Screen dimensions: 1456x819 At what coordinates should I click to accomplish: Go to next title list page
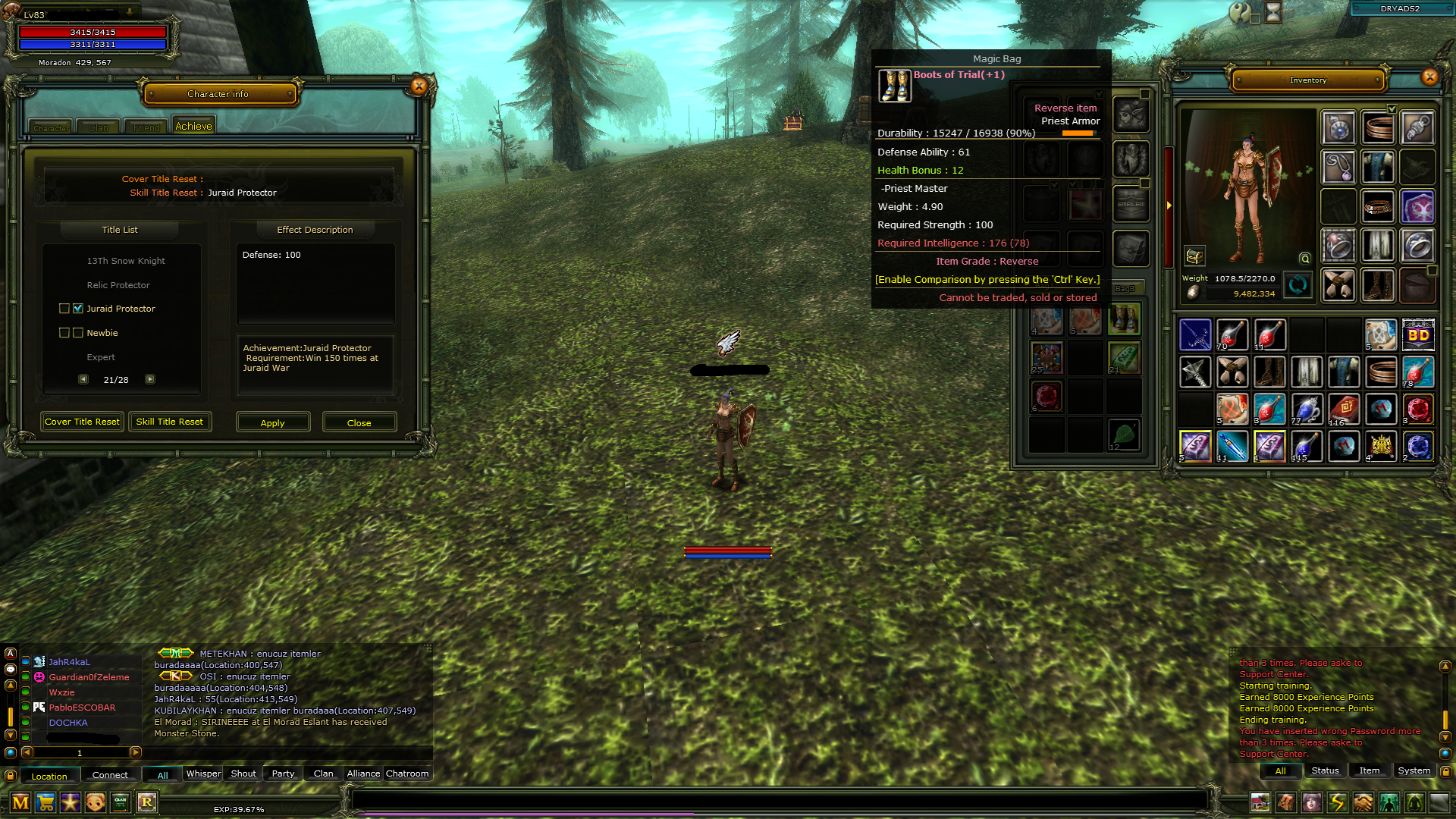click(x=150, y=379)
